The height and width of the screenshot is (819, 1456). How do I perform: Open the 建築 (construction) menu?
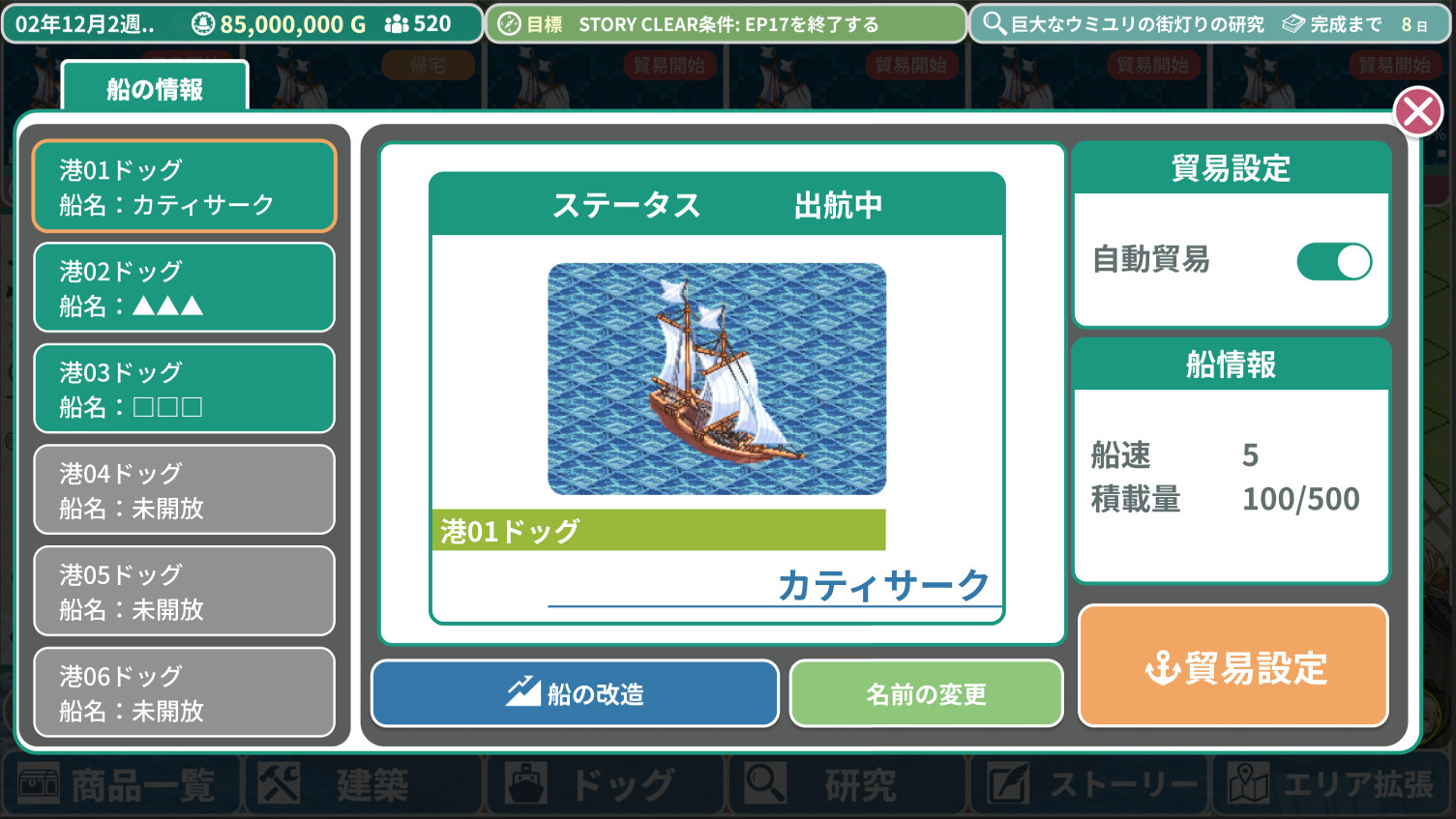point(363,785)
